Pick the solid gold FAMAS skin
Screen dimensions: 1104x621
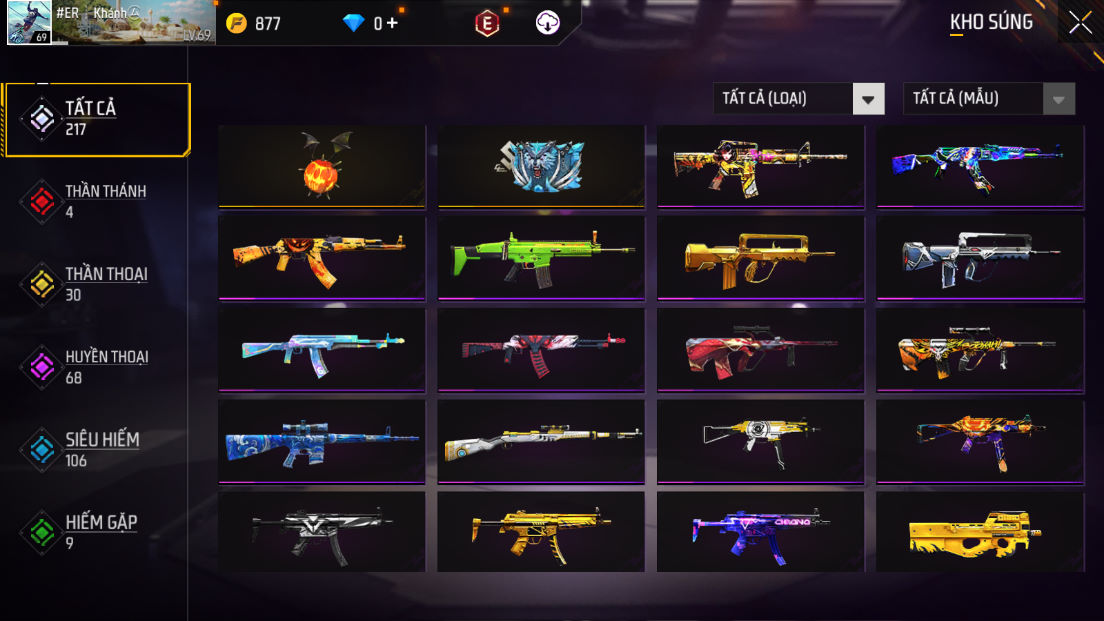pos(760,257)
